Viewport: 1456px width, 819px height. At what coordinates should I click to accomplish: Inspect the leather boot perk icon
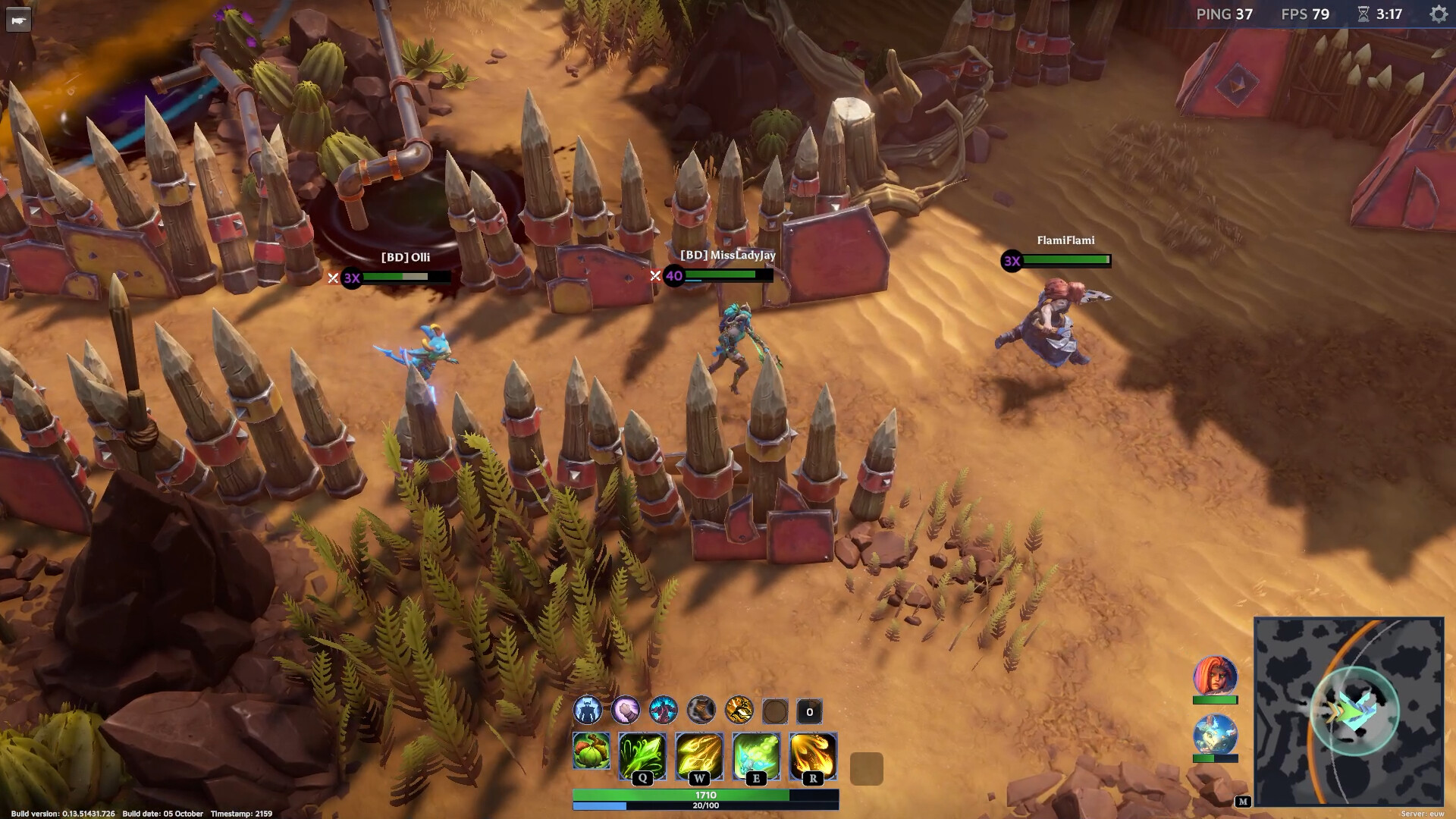pos(701,711)
